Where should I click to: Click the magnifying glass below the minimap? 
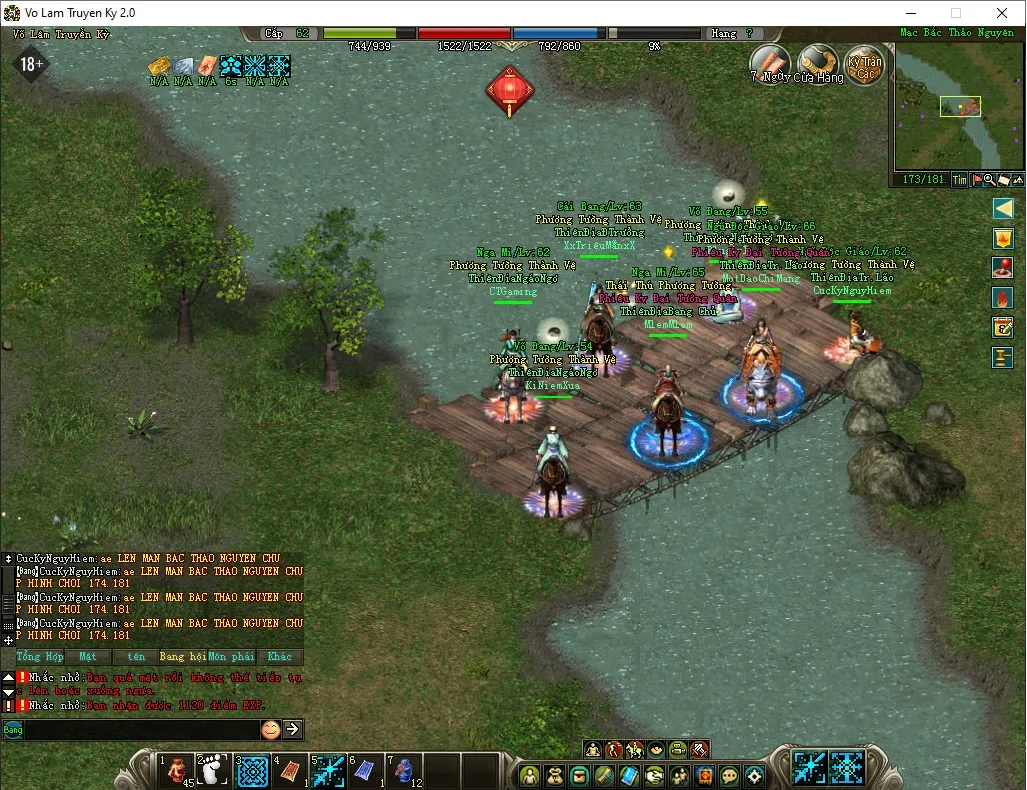point(989,180)
